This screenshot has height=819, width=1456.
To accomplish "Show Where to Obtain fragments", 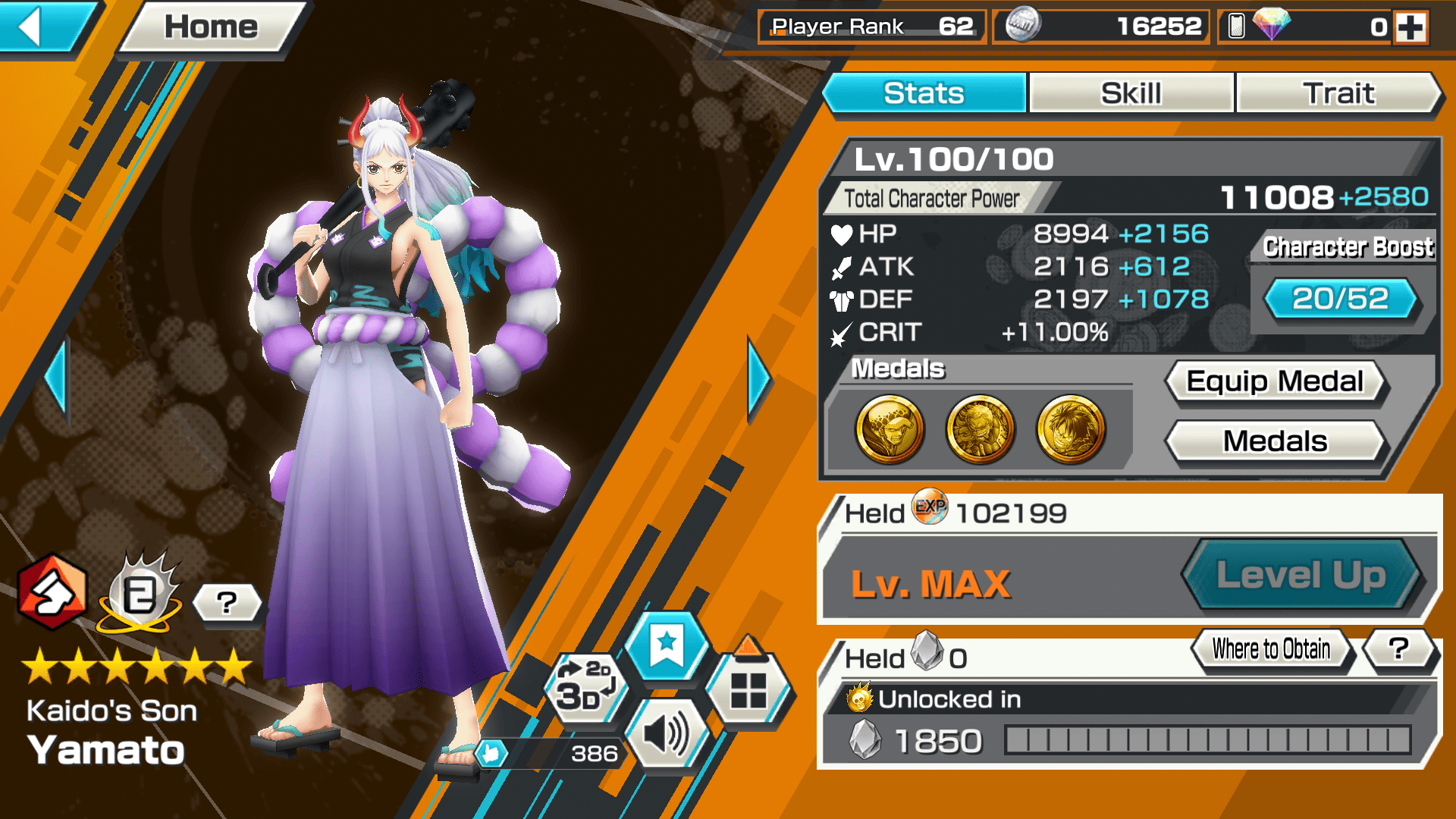I will pyautogui.click(x=1271, y=649).
